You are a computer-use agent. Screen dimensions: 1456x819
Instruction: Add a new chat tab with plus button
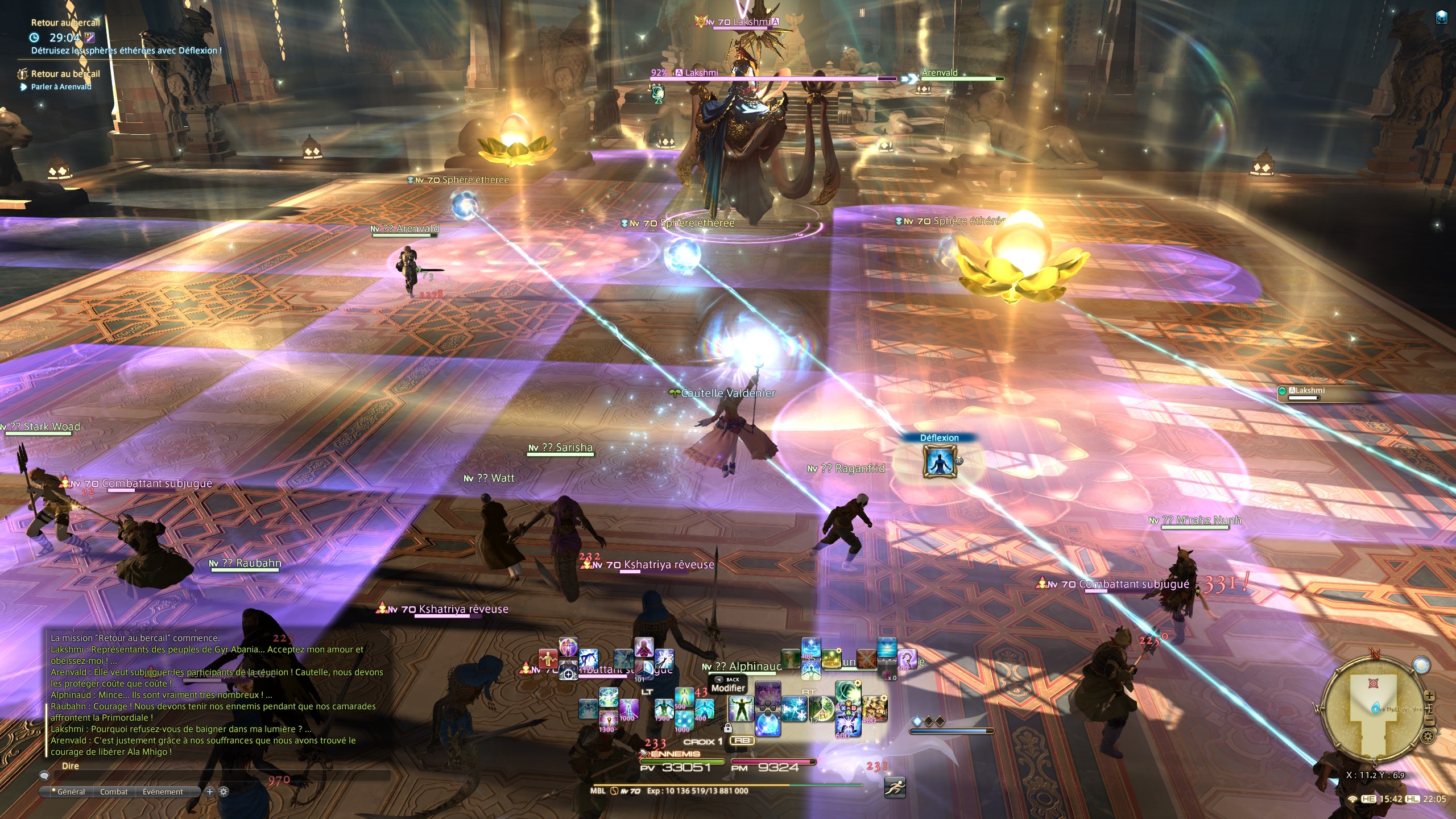[x=209, y=792]
